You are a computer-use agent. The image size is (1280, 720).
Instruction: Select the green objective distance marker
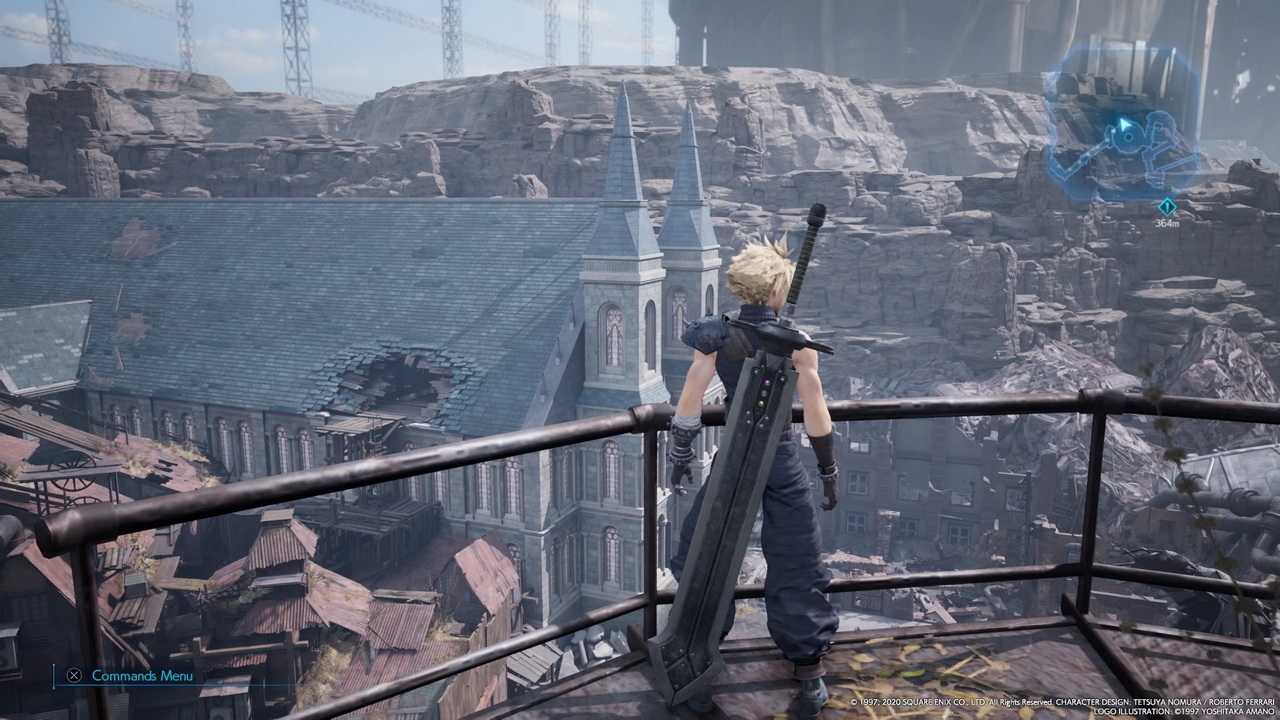pyautogui.click(x=1166, y=207)
